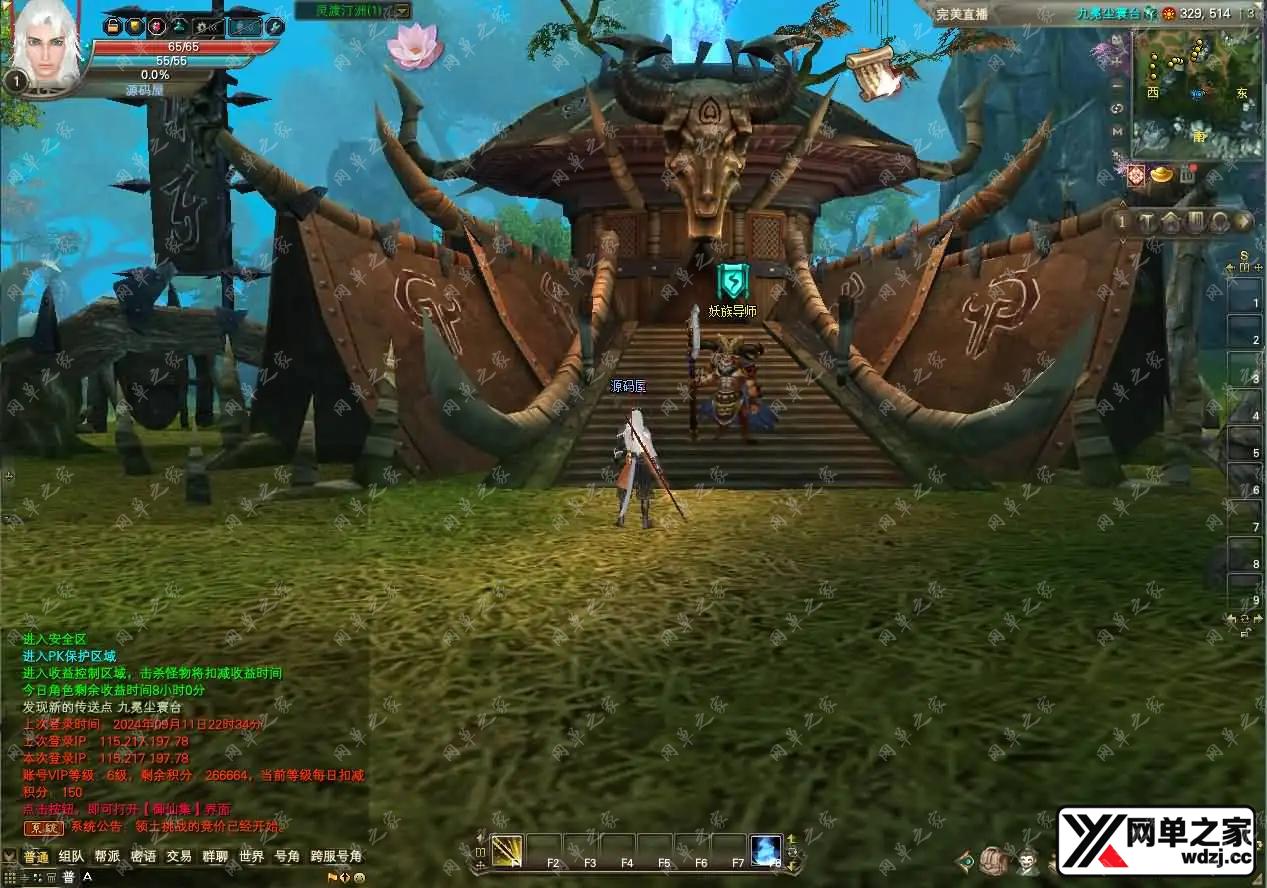Viewport: 1267px width, 888px height.
Task: Open the floating quest scroll icon
Action: [872, 72]
